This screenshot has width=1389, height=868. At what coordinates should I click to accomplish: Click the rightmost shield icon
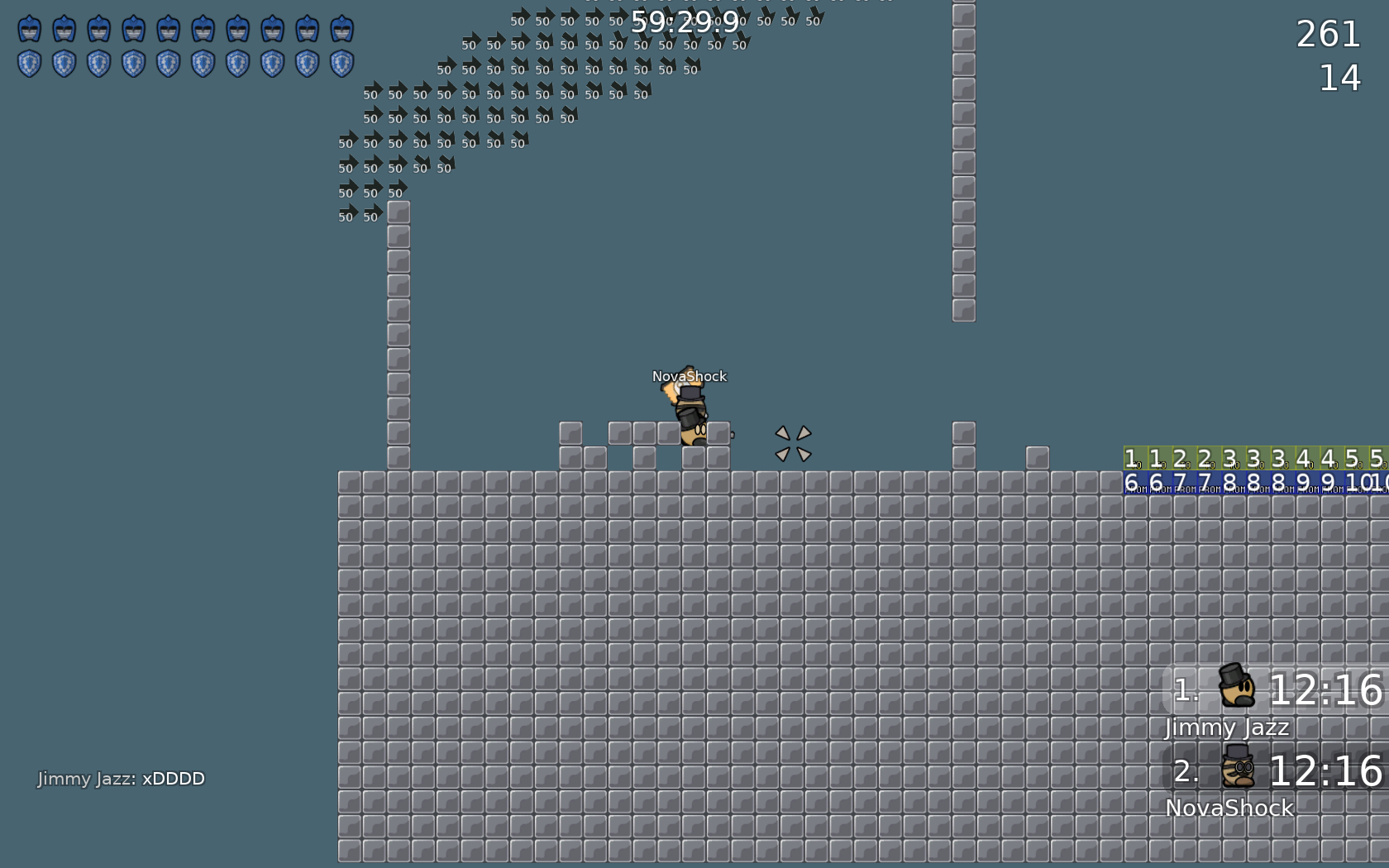340,63
